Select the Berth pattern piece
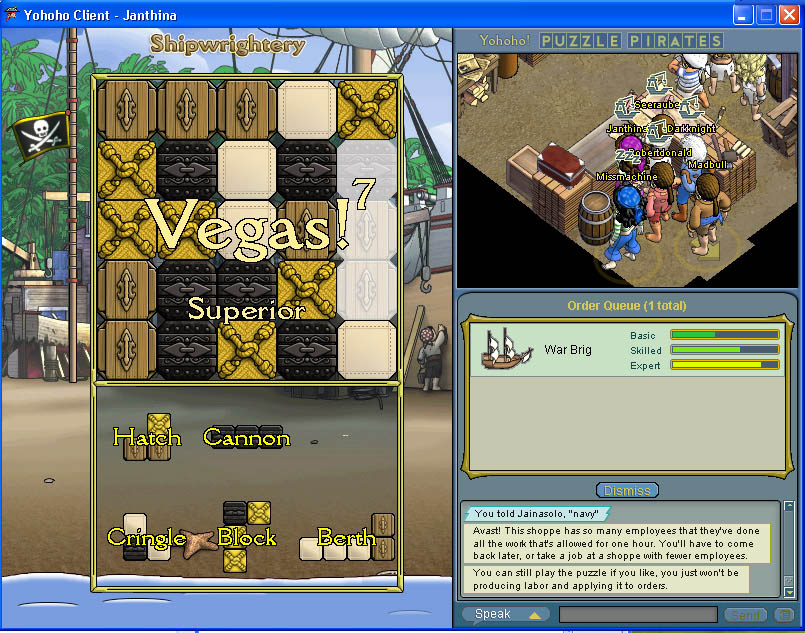 pos(346,539)
